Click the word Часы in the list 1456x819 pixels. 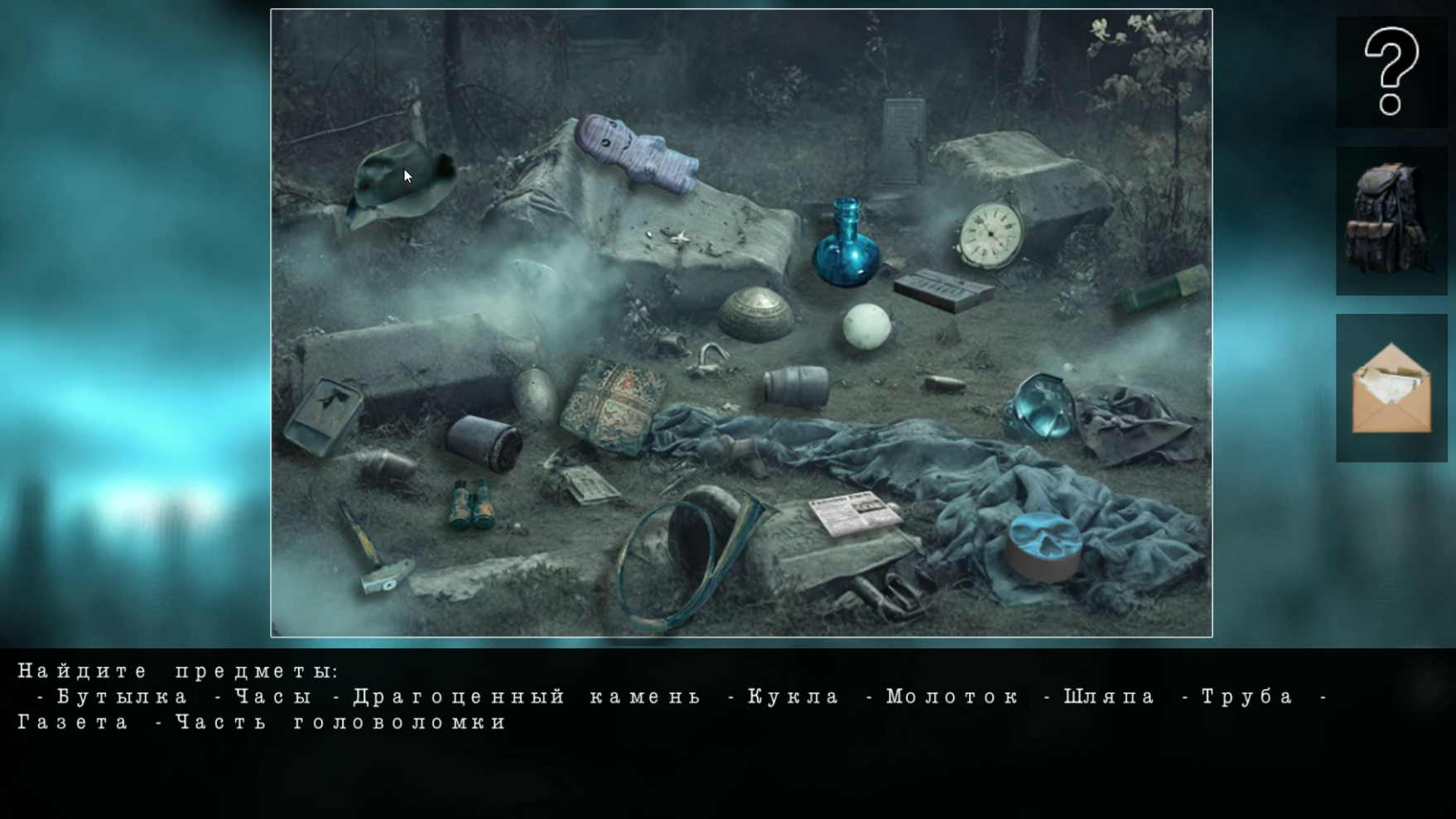(x=273, y=696)
